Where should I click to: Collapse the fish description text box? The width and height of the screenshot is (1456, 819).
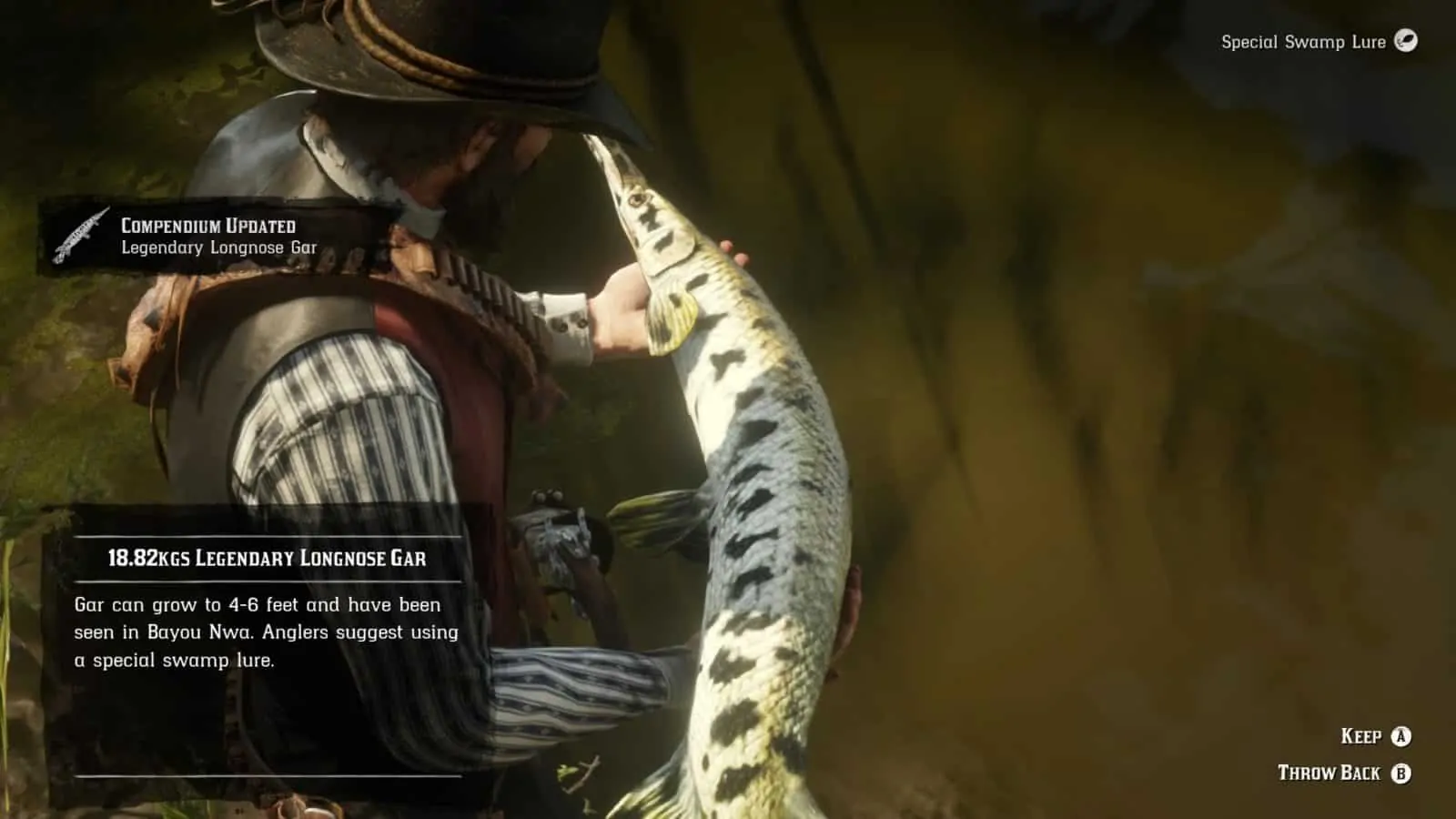pyautogui.click(x=264, y=631)
